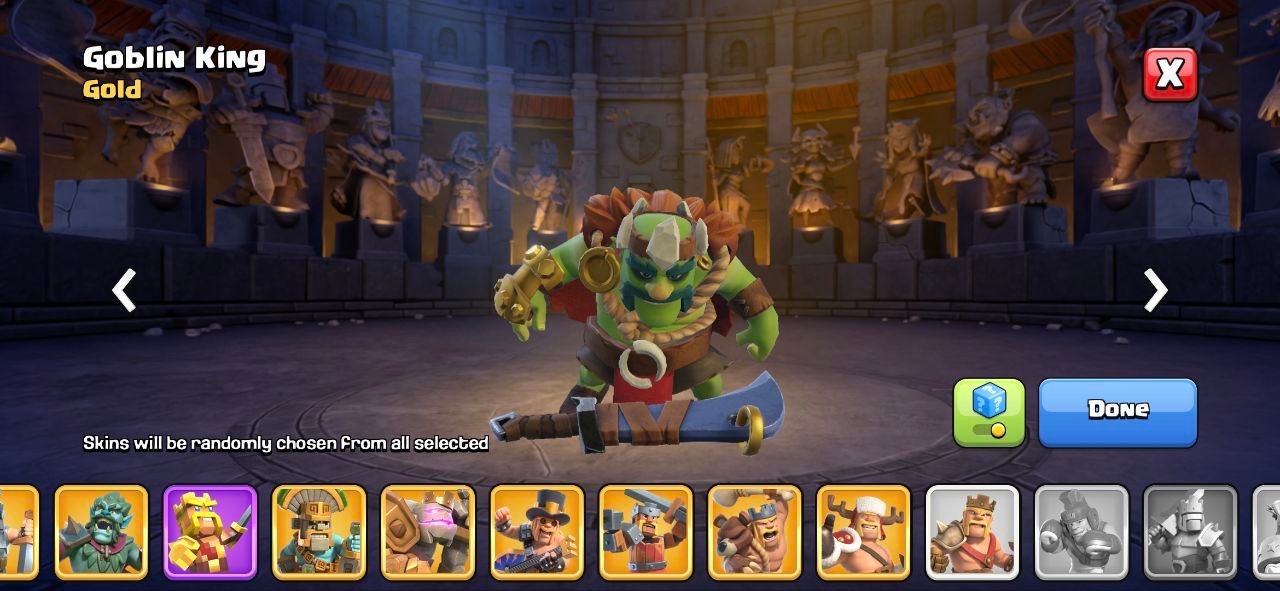Choose the king skin raising a hammer

(646, 532)
